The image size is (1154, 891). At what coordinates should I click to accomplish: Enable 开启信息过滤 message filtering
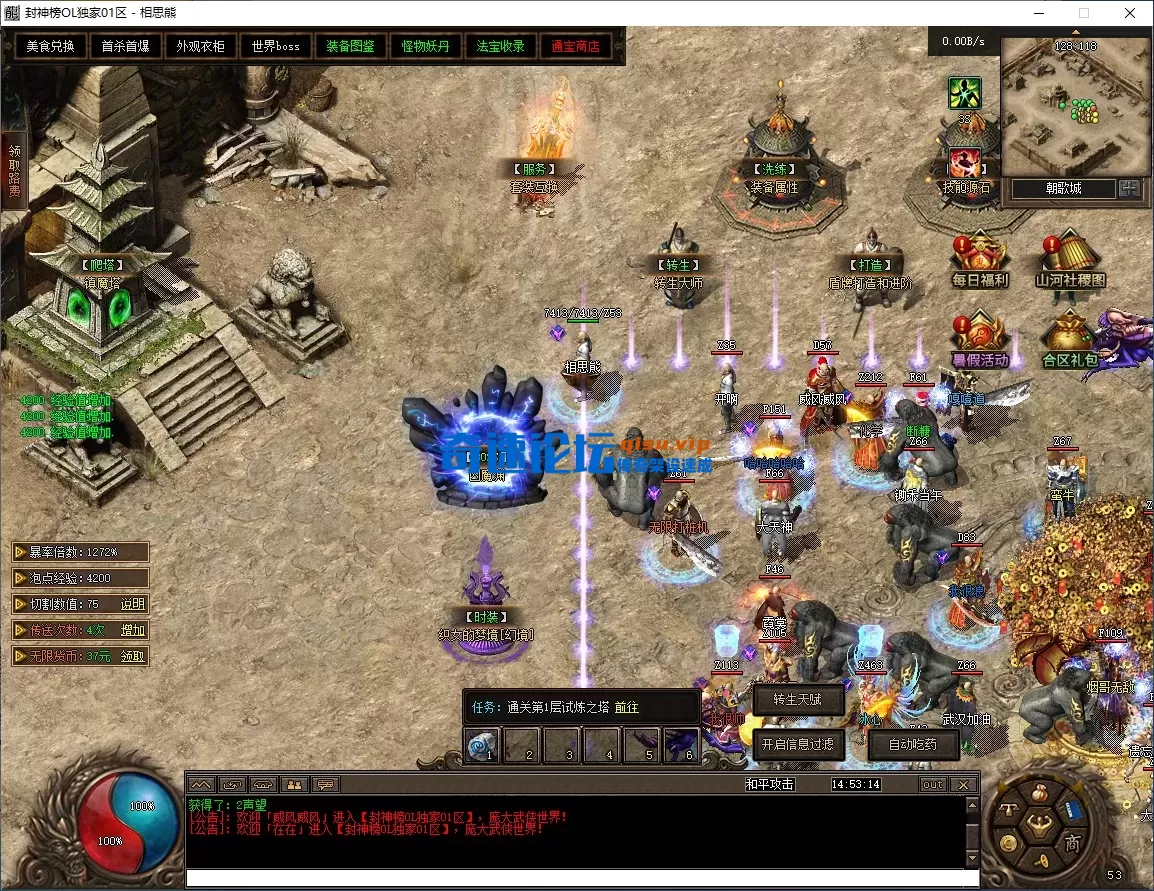pyautogui.click(x=797, y=744)
